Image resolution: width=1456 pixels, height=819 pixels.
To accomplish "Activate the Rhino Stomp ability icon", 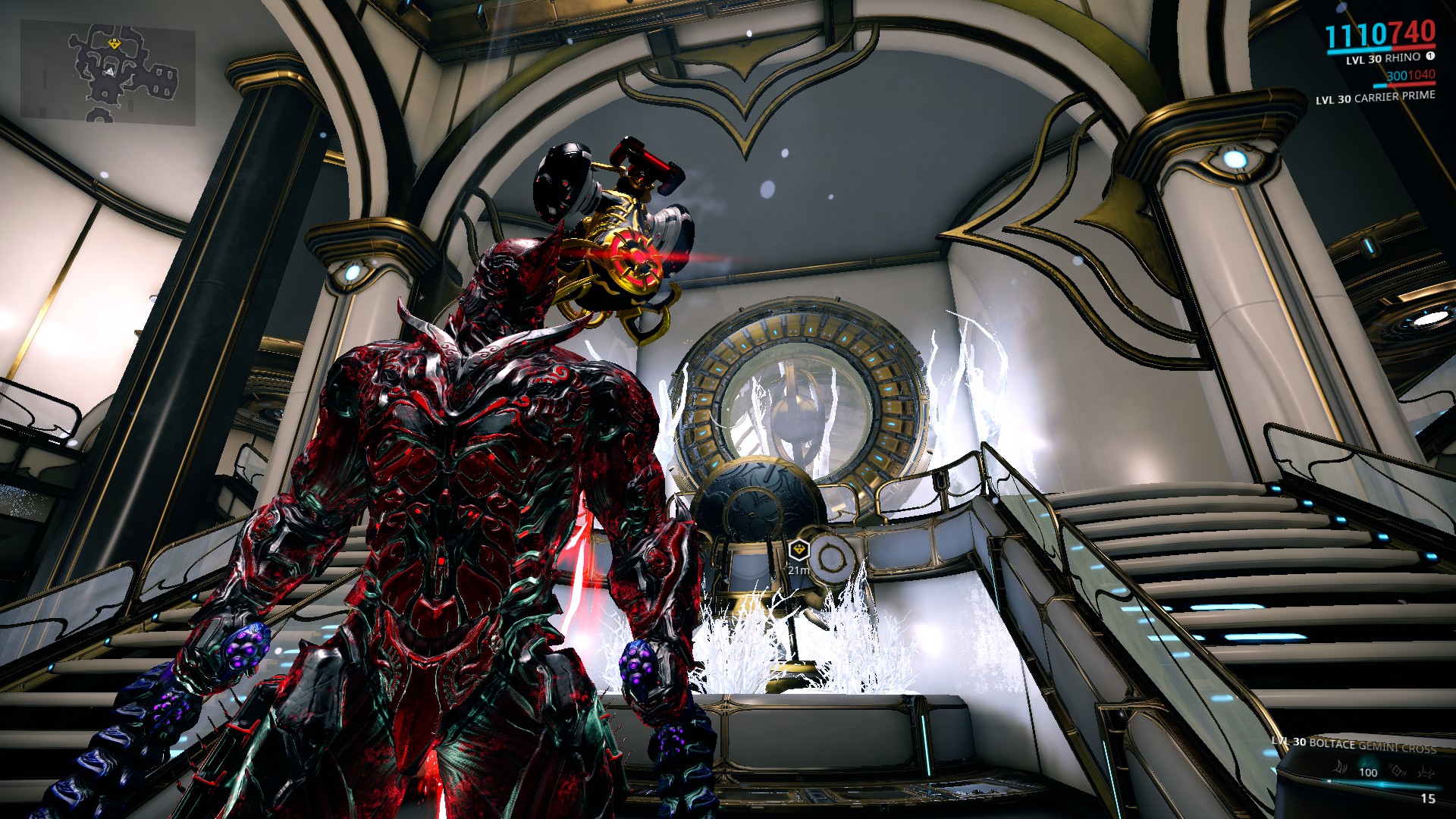I will (x=1426, y=771).
